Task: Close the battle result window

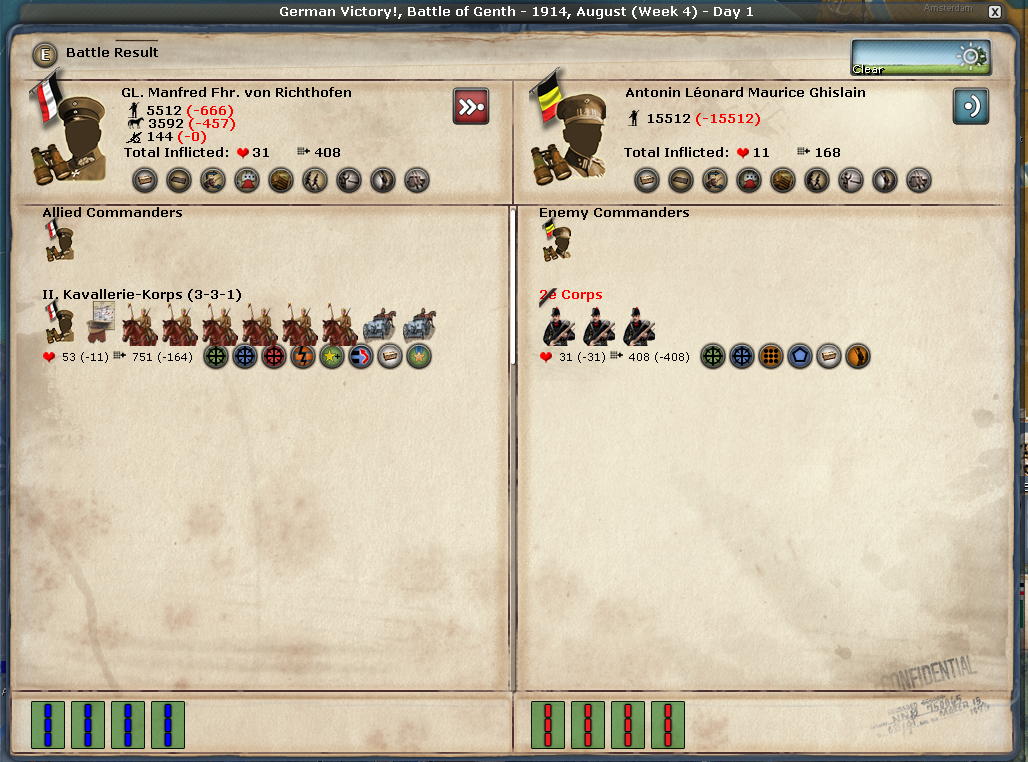Action: point(994,12)
